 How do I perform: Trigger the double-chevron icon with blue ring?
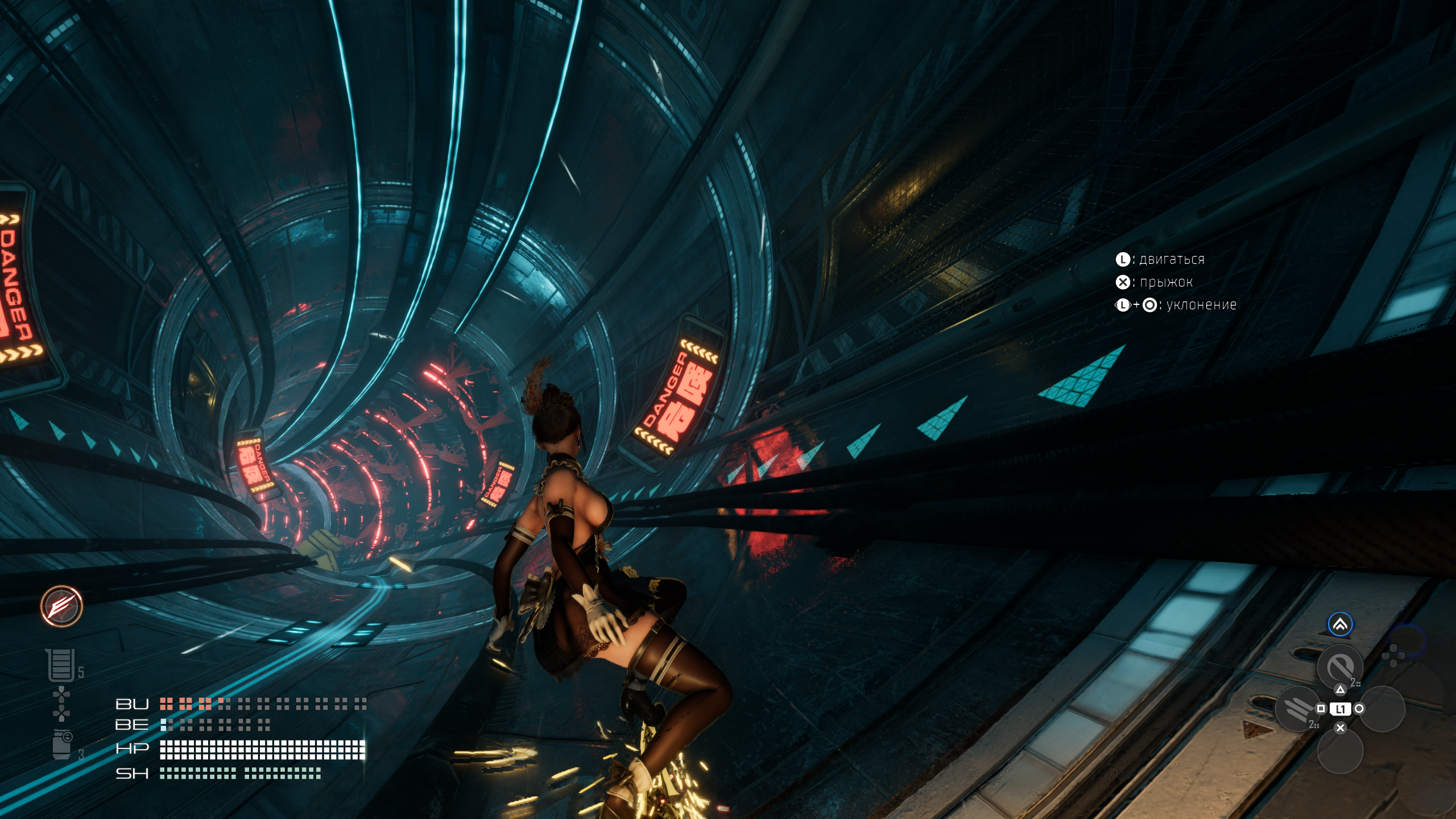(1340, 625)
